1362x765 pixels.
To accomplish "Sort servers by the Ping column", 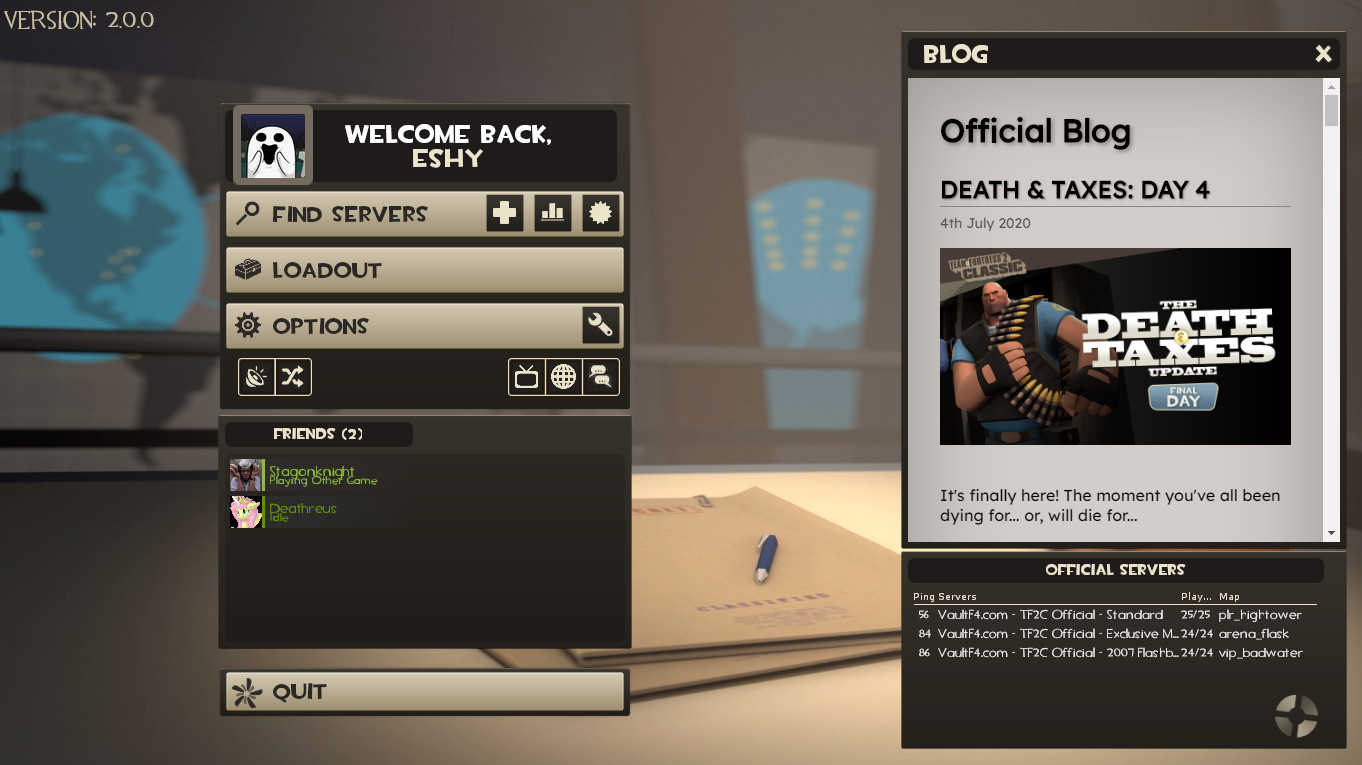I will (925, 596).
